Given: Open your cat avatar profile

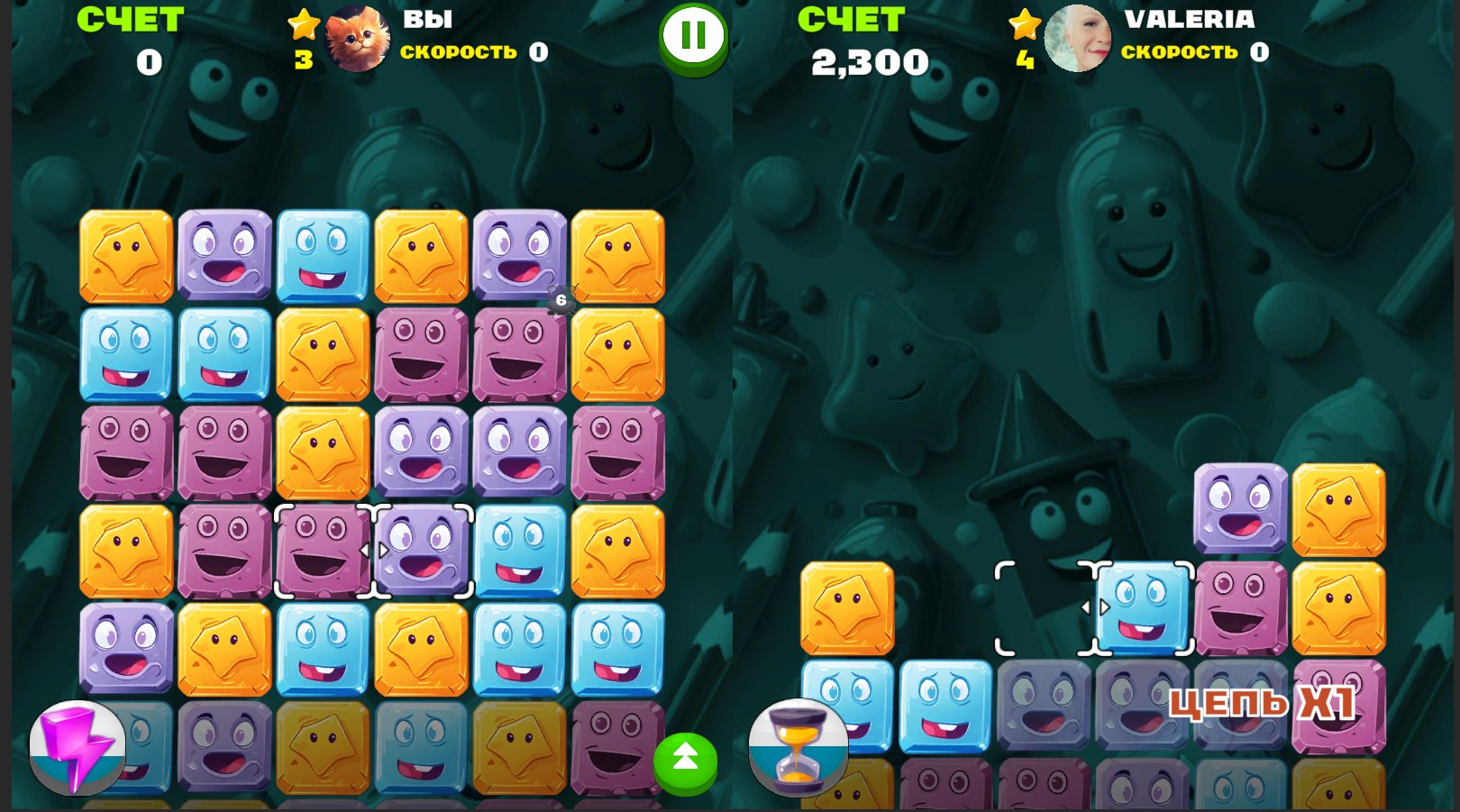Looking at the screenshot, I should coord(359,39).
